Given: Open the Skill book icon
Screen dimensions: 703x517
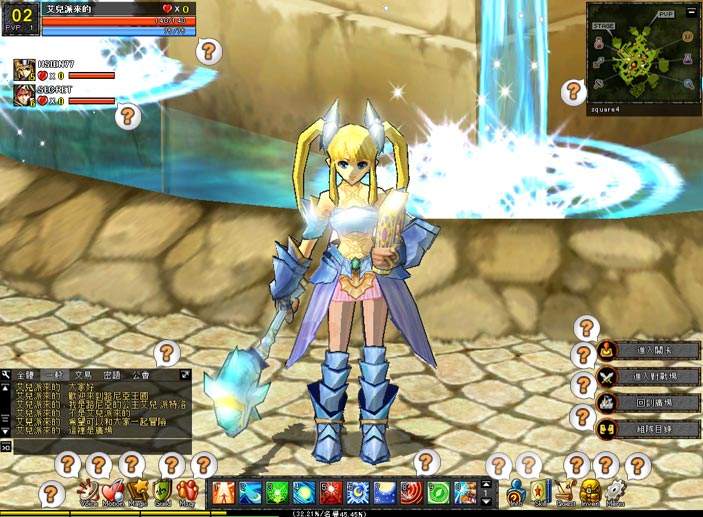Looking at the screenshot, I should pos(539,492).
